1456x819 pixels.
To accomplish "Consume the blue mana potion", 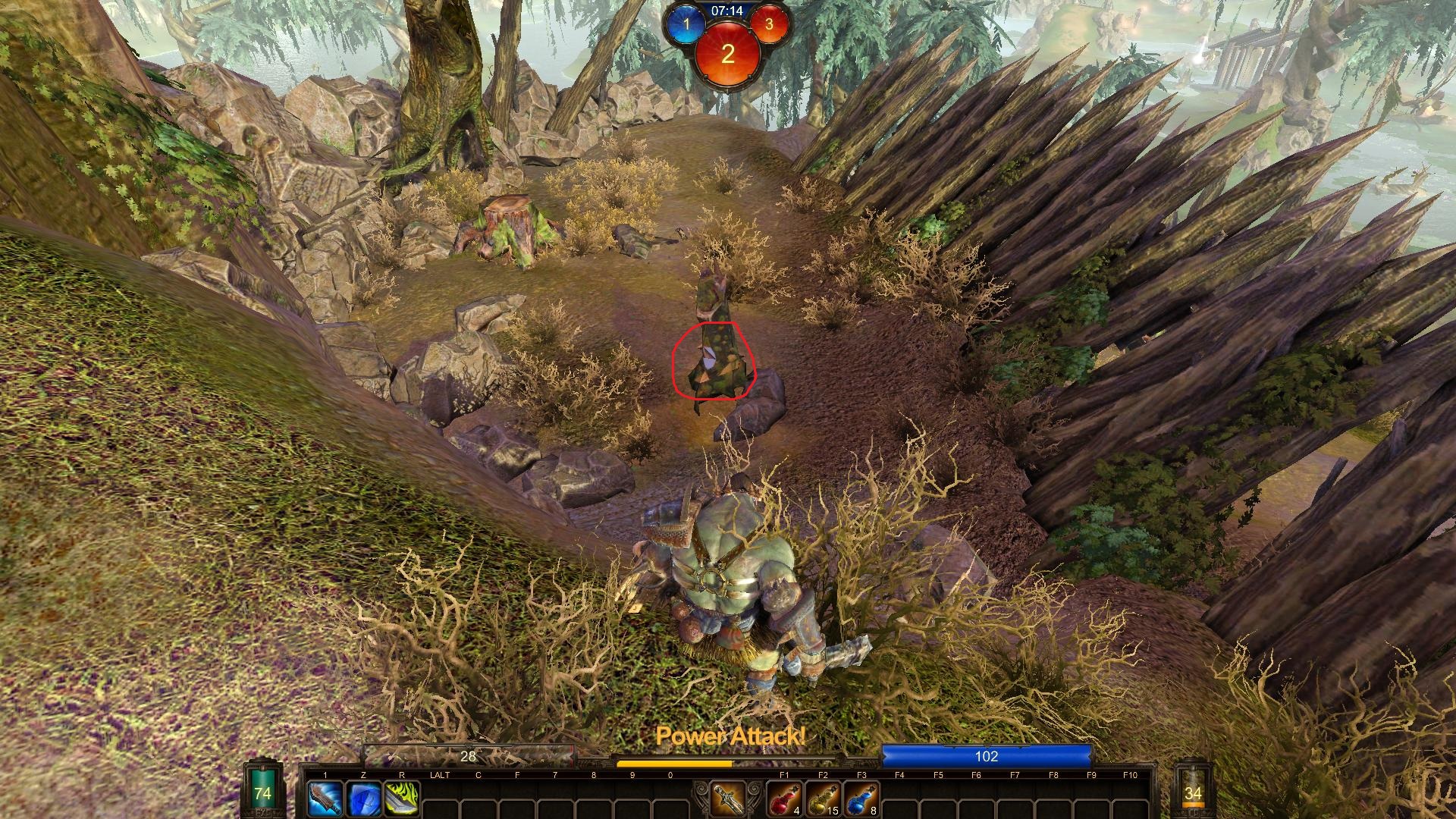I will [x=861, y=799].
